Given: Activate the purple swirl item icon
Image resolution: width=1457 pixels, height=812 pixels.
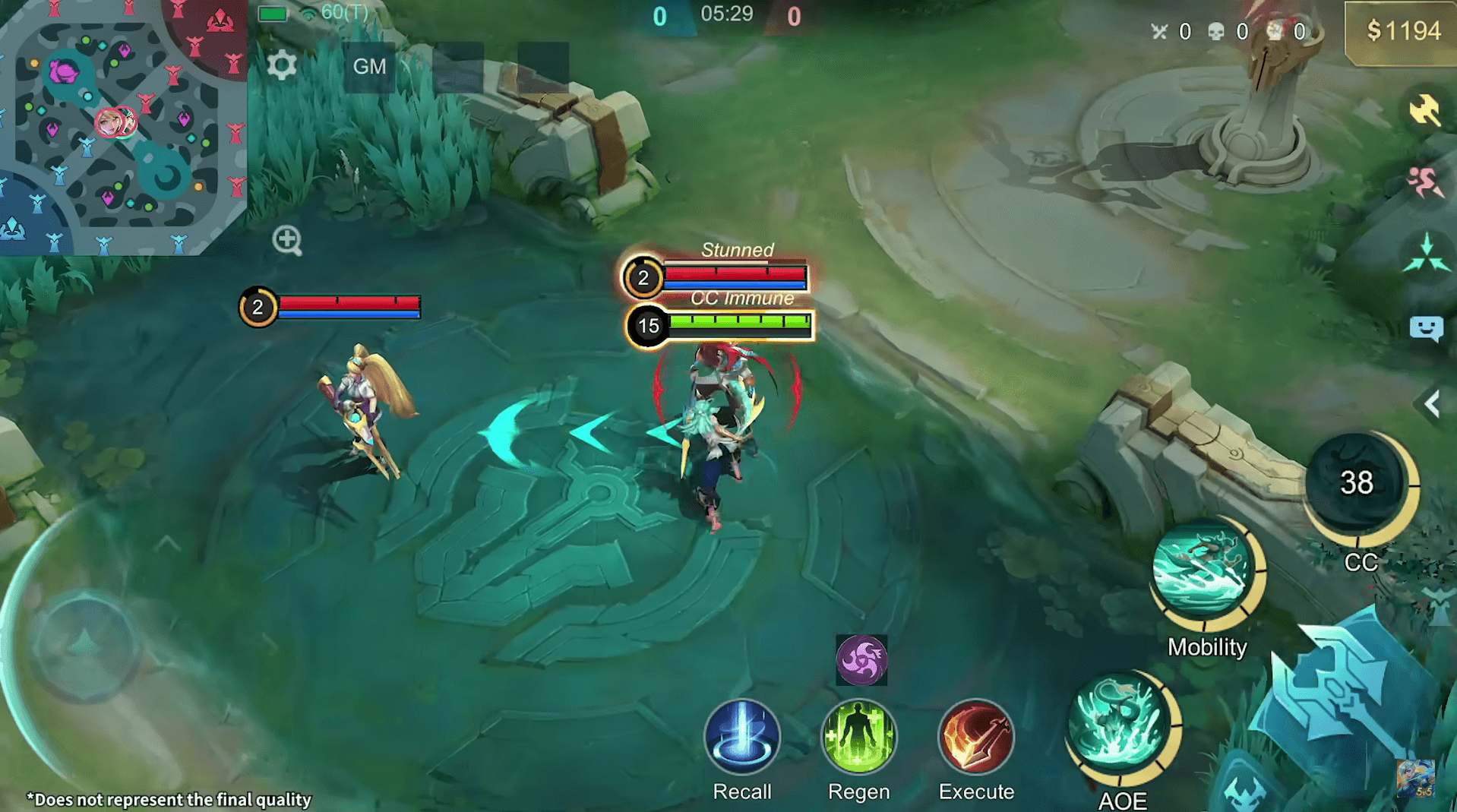Looking at the screenshot, I should [861, 659].
